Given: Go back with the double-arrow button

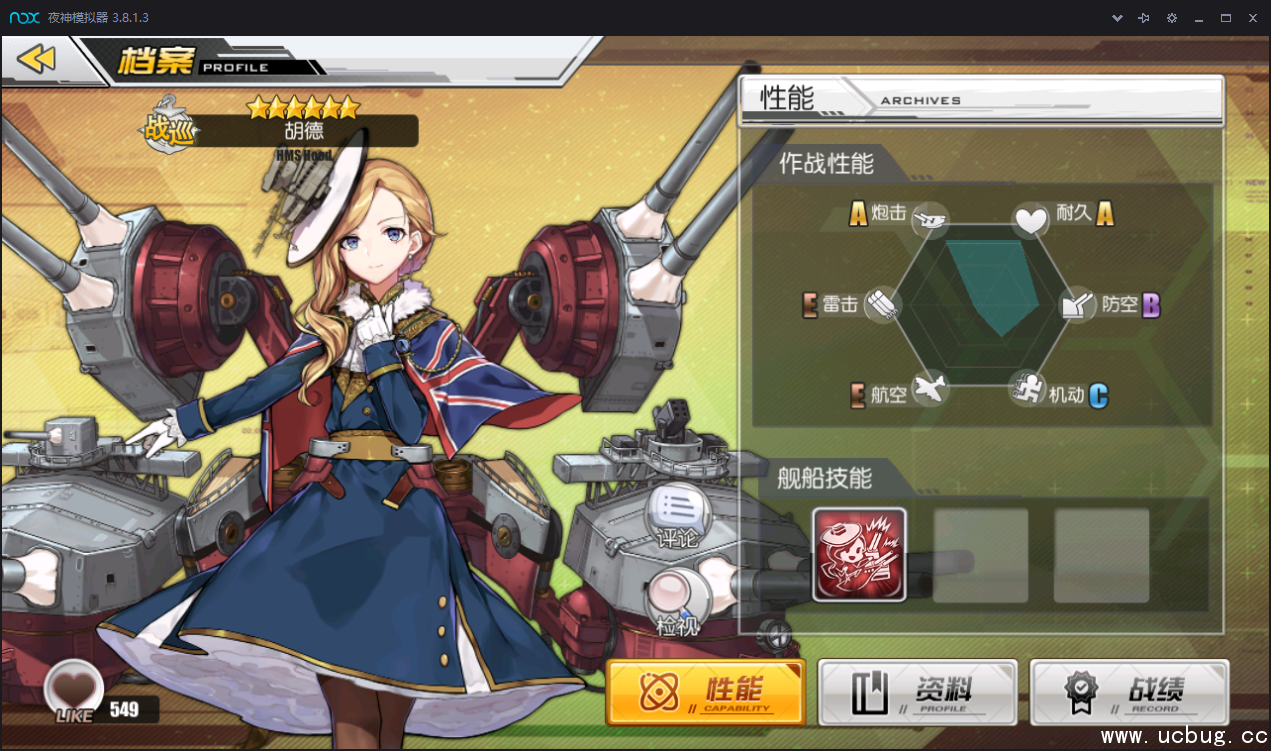Looking at the screenshot, I should (x=37, y=60).
